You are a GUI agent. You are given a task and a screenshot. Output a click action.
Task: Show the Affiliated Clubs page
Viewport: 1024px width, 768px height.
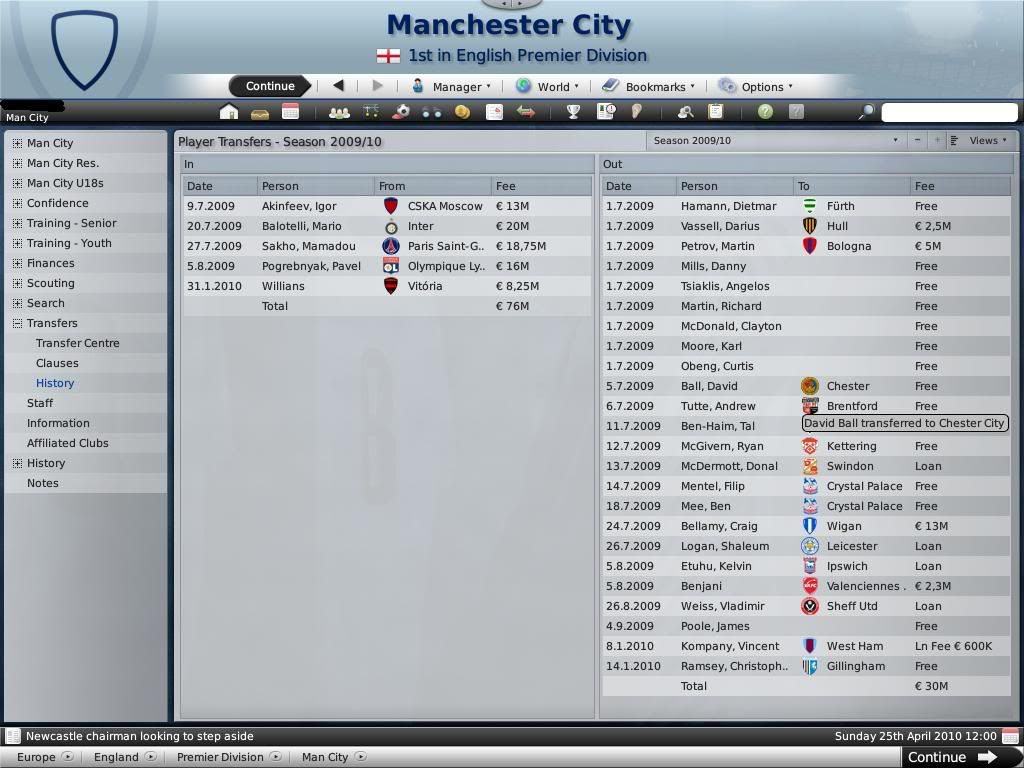67,443
